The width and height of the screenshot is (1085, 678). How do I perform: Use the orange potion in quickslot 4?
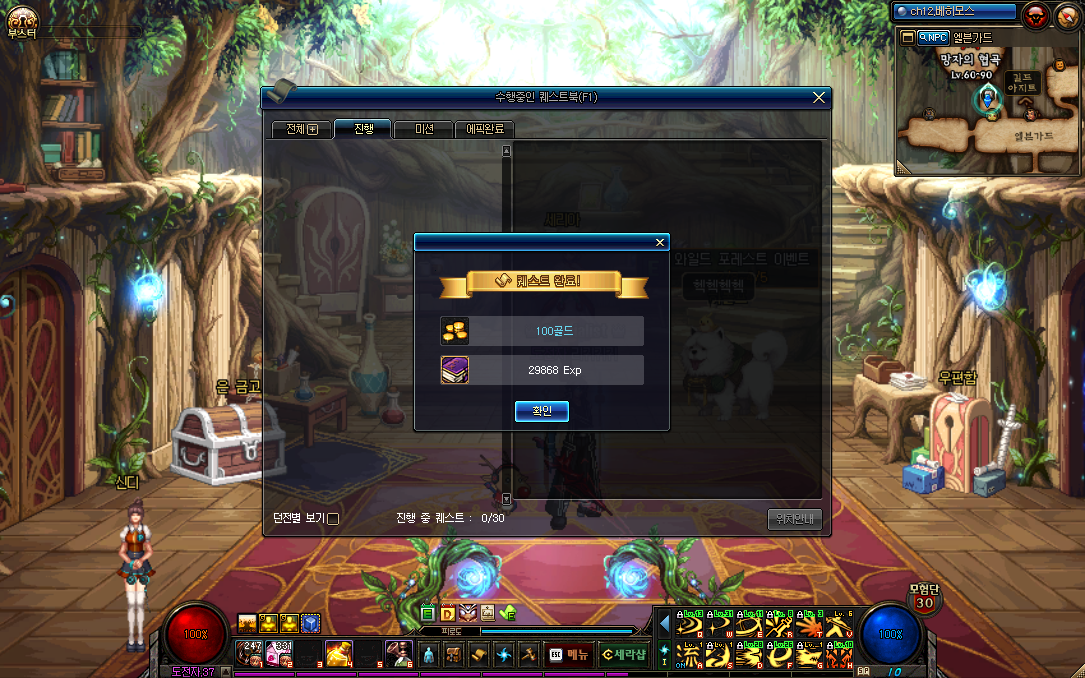pyautogui.click(x=339, y=653)
